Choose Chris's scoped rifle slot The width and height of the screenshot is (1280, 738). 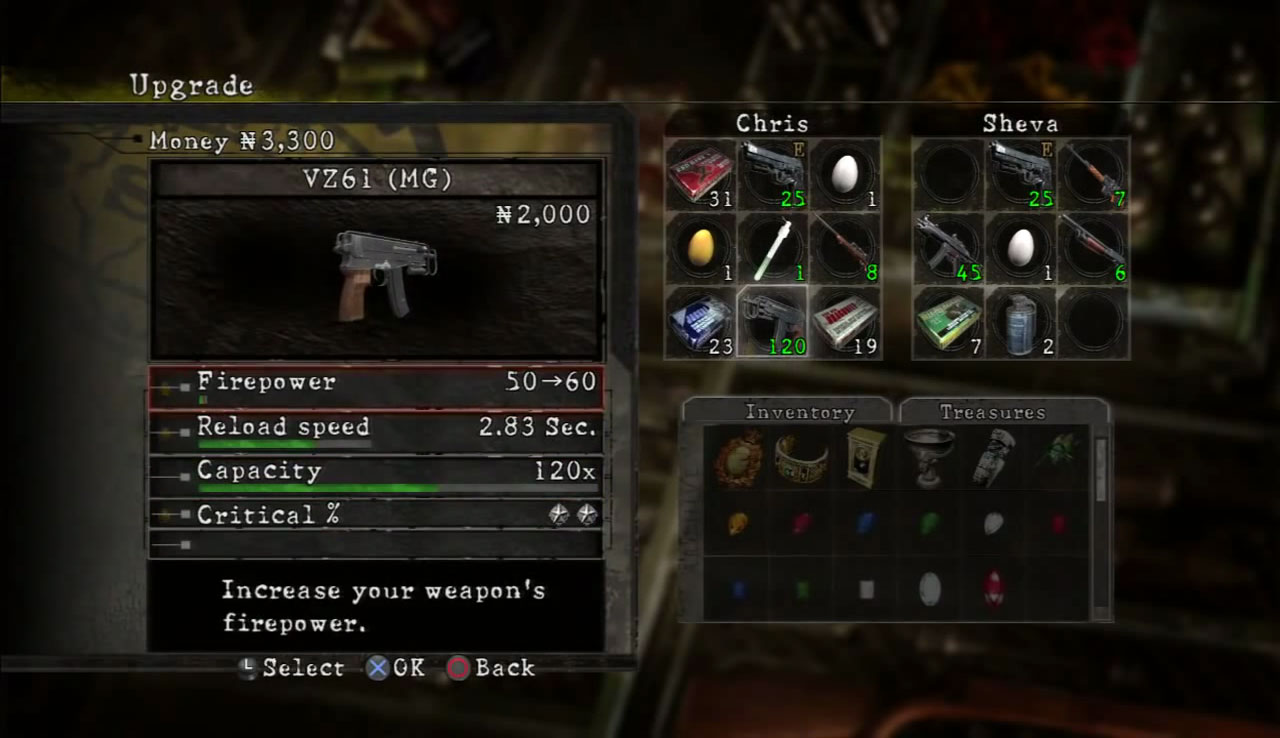[845, 249]
